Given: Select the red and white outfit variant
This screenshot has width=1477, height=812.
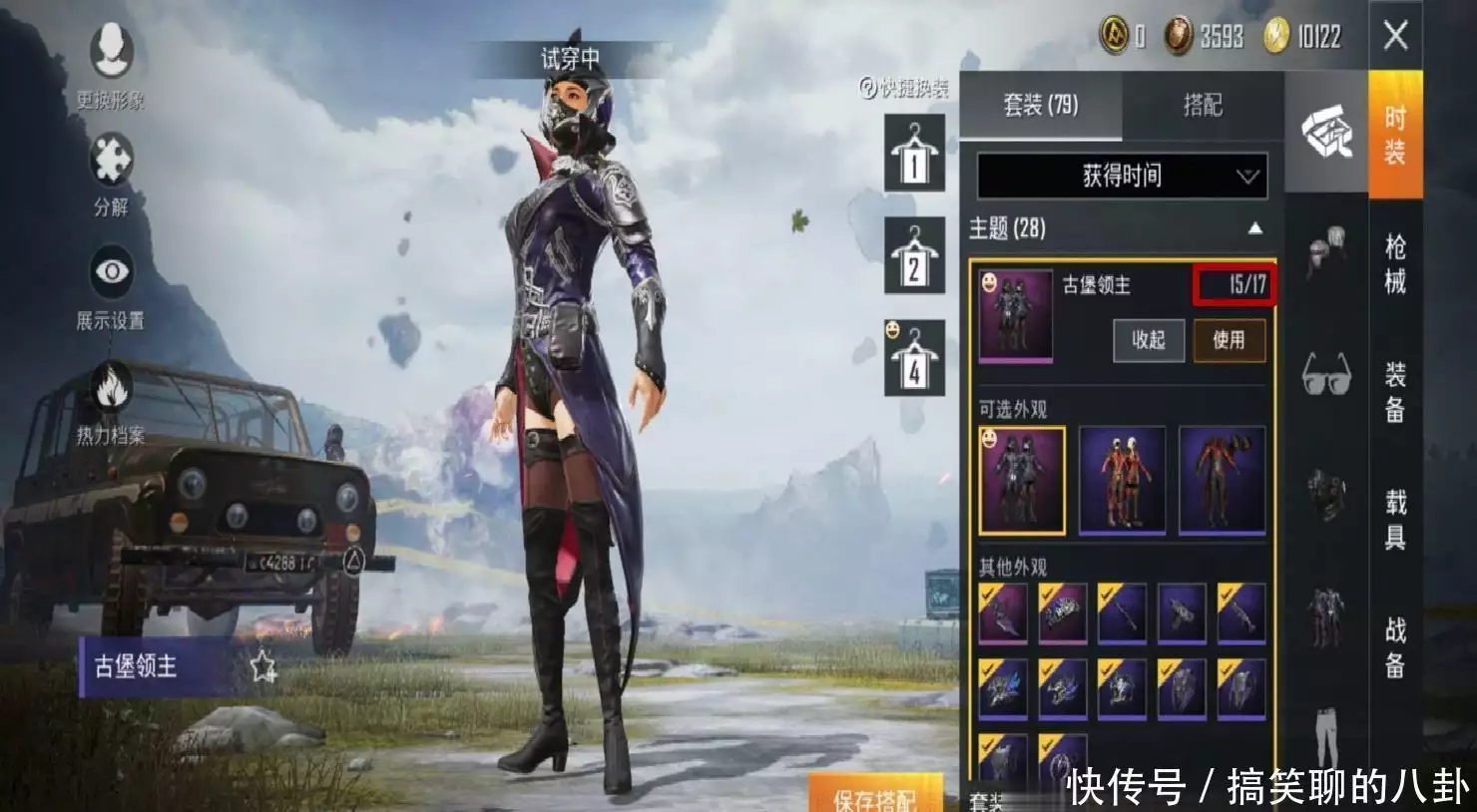Looking at the screenshot, I should (x=1122, y=480).
